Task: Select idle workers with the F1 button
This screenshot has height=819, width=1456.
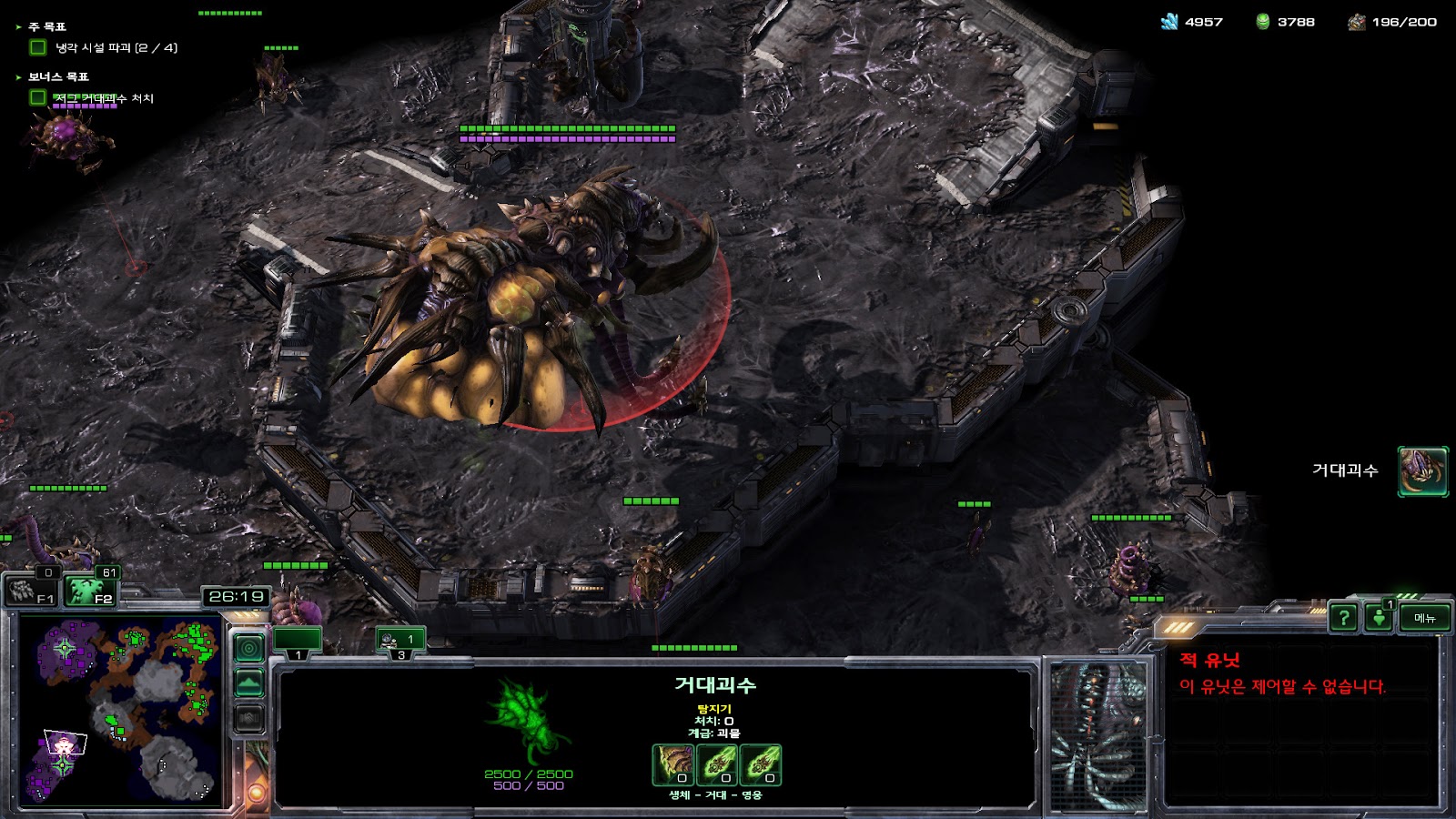Action: [32, 591]
